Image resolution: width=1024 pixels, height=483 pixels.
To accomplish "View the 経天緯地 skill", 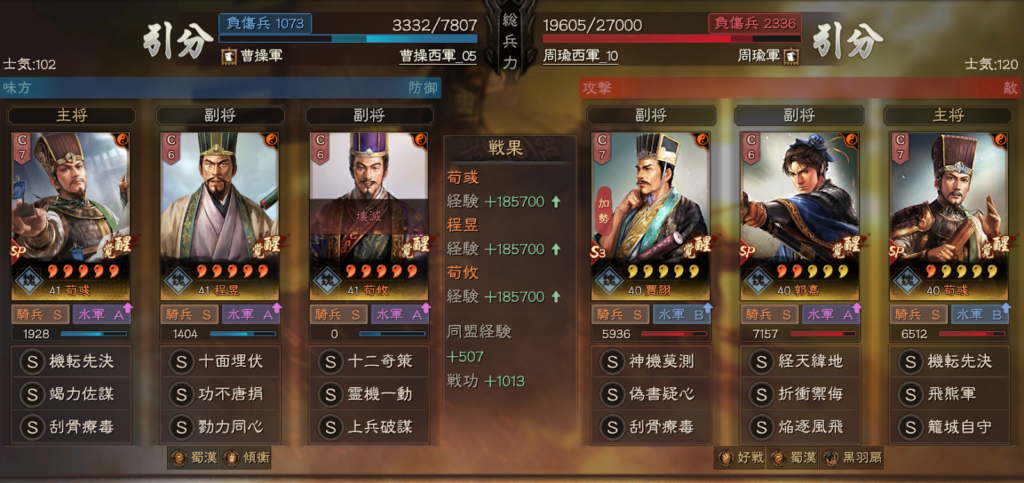I will tap(799, 361).
